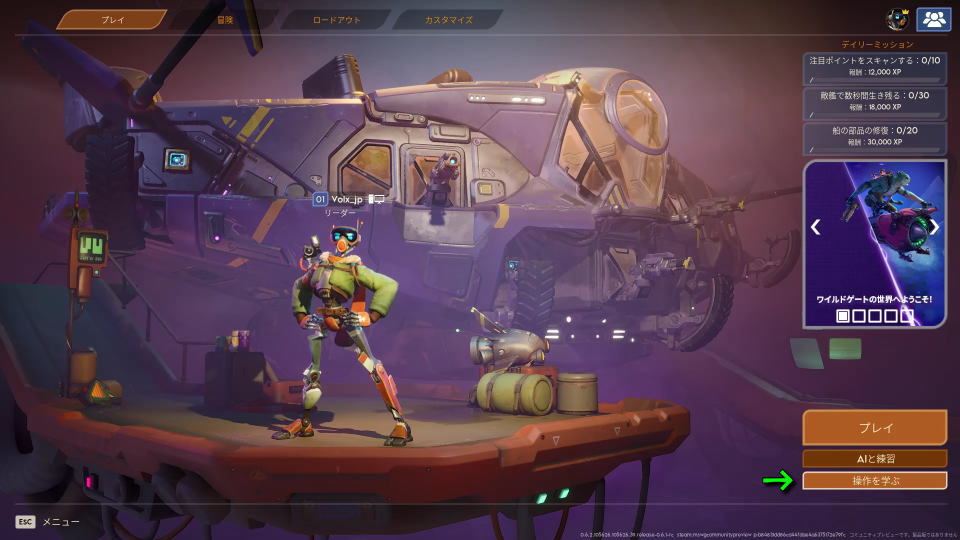960x540 pixels.
Task: Switch to the ロードアウト tab
Action: pos(335,19)
